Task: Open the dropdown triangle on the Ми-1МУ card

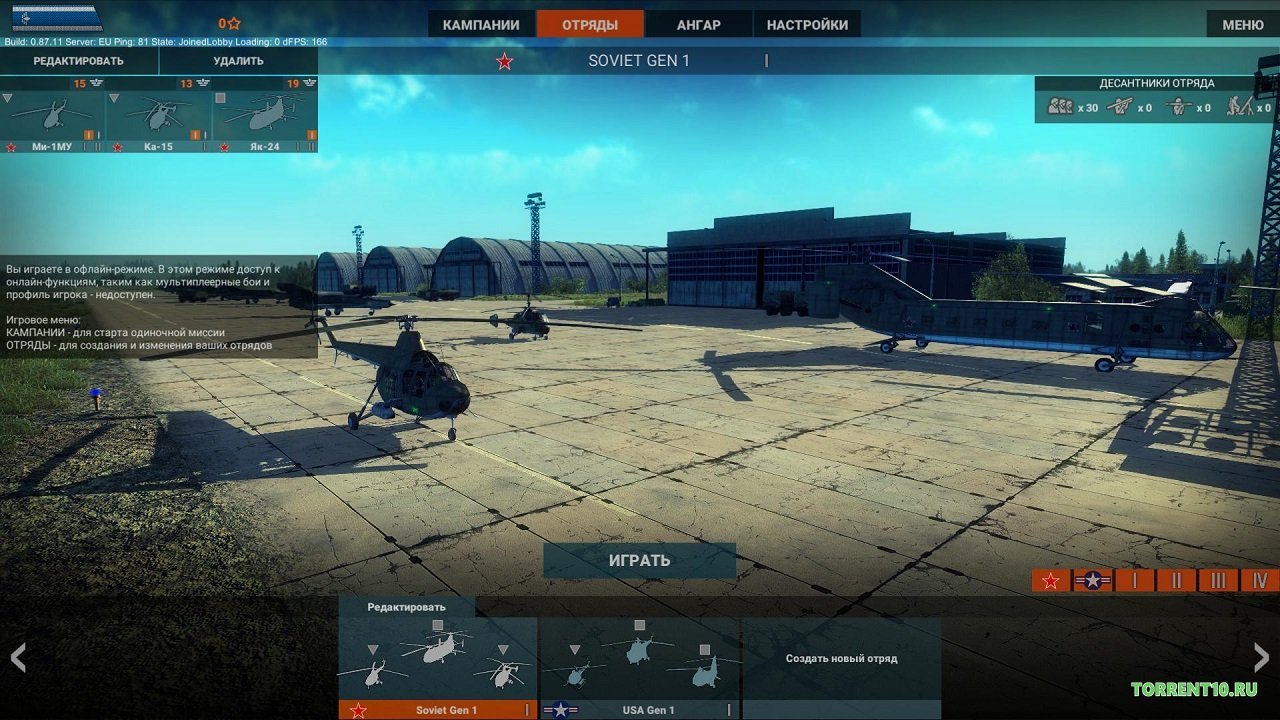Action: (7, 98)
